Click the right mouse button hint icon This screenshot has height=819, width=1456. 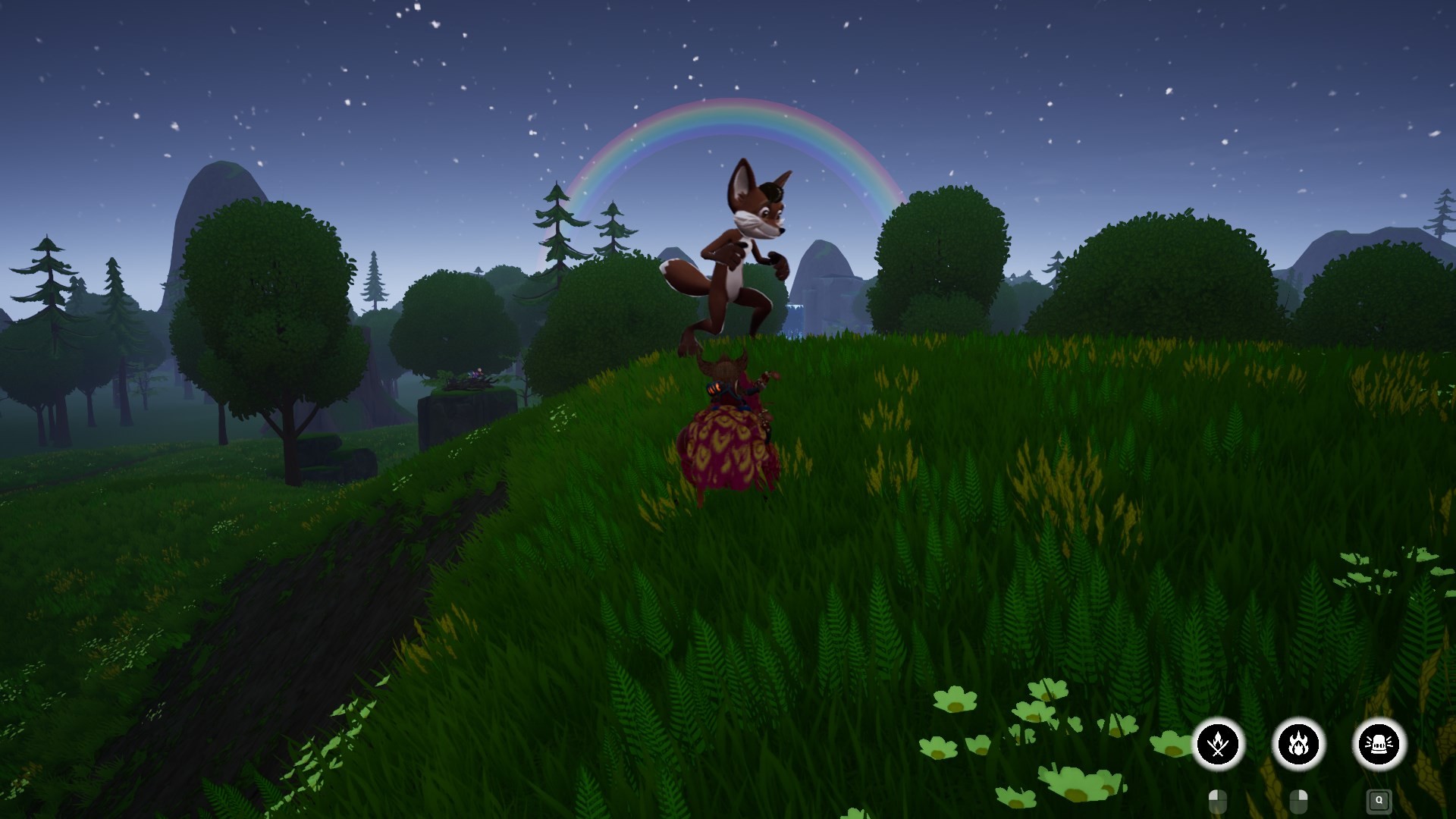point(1298,802)
